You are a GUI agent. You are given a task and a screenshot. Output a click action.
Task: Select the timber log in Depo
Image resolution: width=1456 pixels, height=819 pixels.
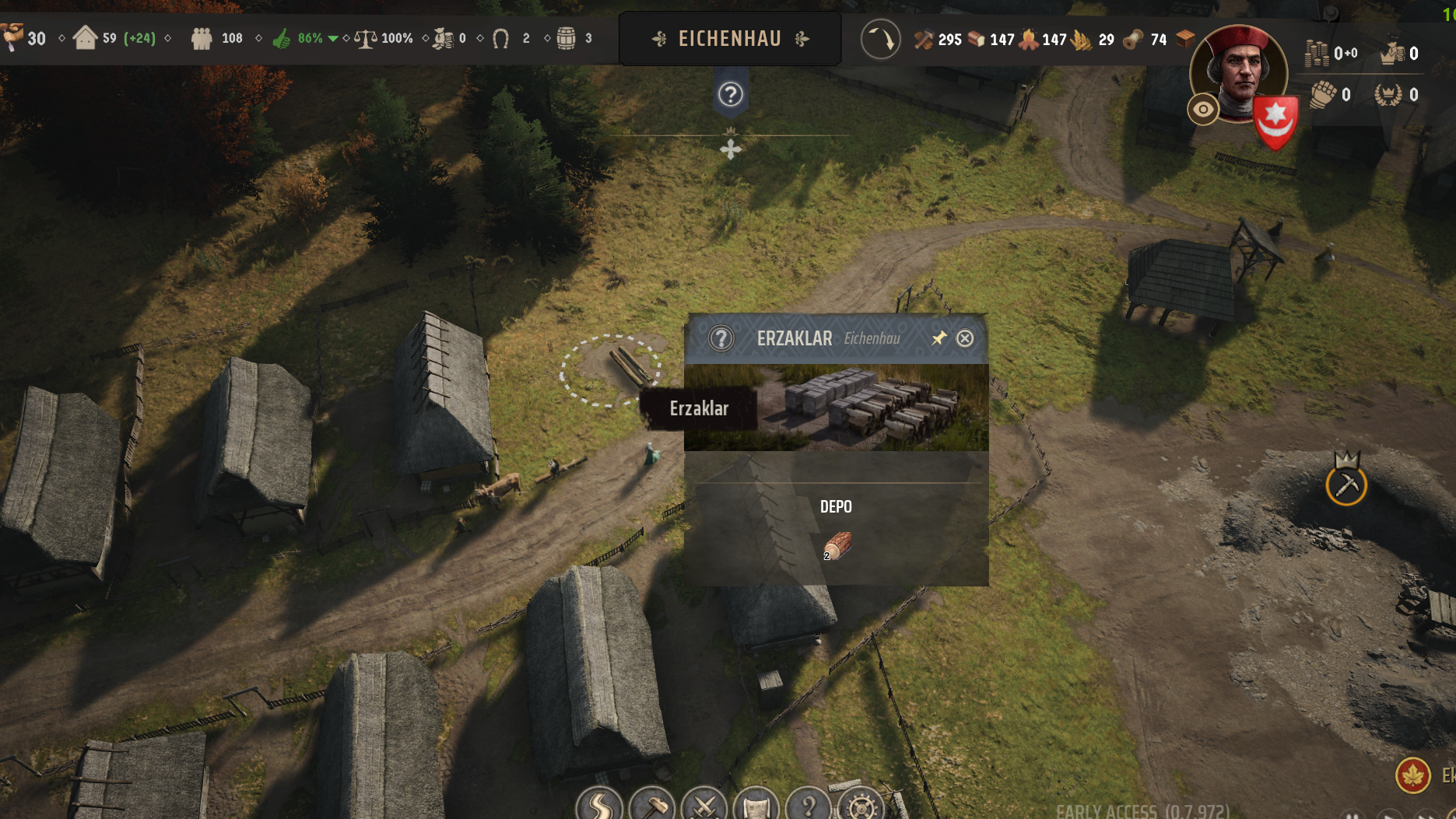tap(837, 545)
